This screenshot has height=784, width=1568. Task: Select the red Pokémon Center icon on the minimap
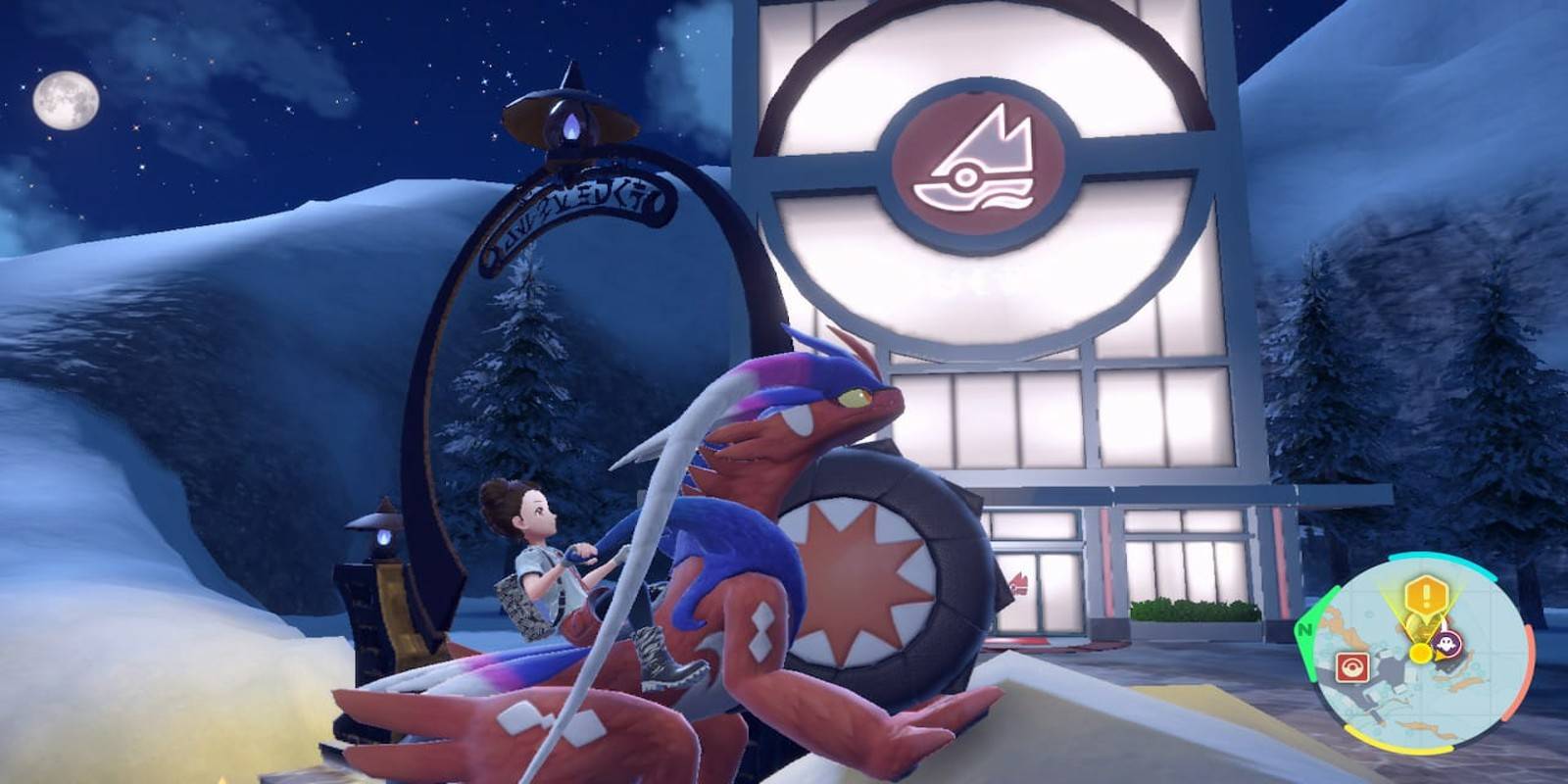[x=1353, y=664]
